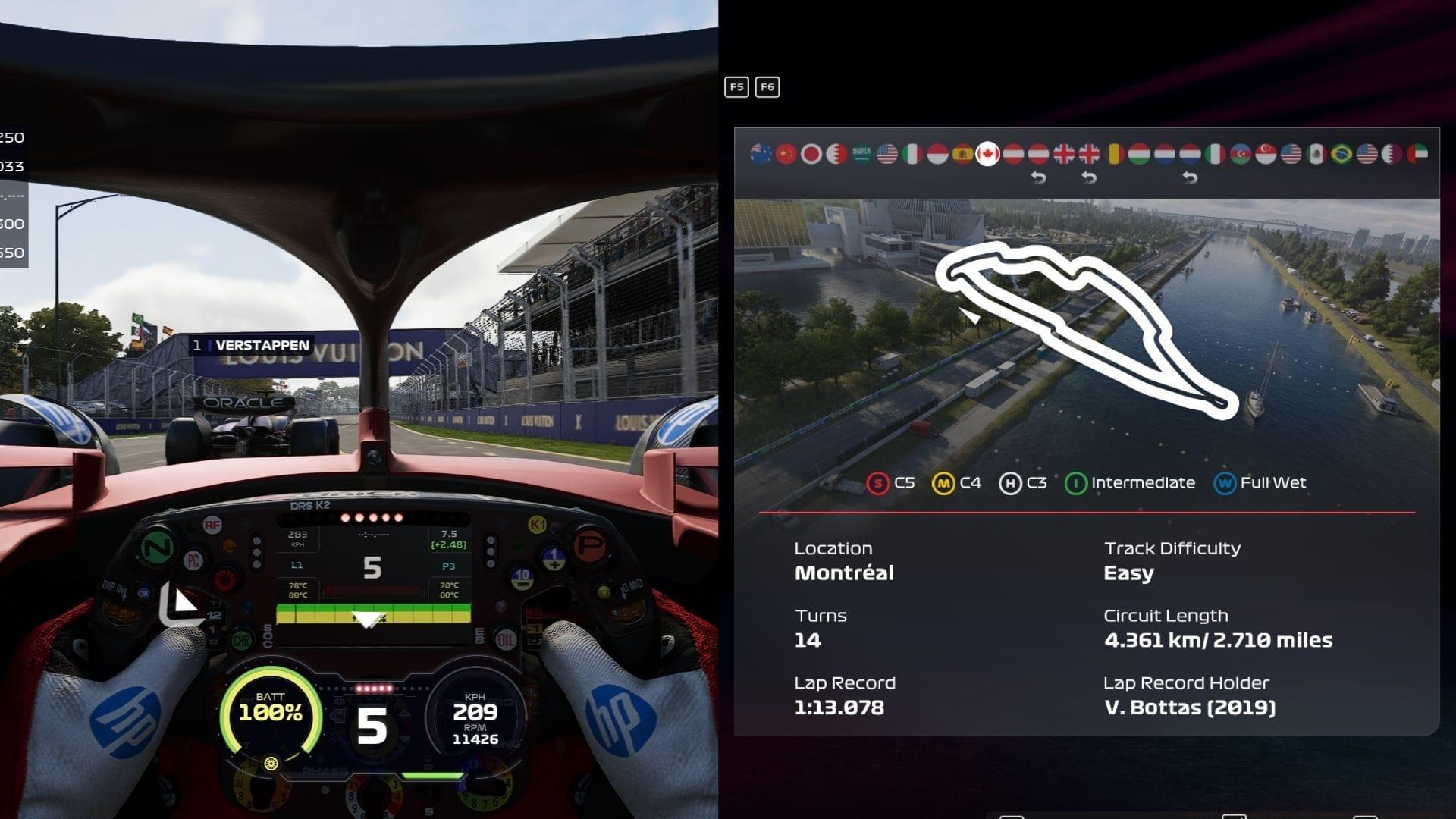Image resolution: width=1456 pixels, height=819 pixels.
Task: Select the Australia flag circuit
Action: pyautogui.click(x=761, y=154)
